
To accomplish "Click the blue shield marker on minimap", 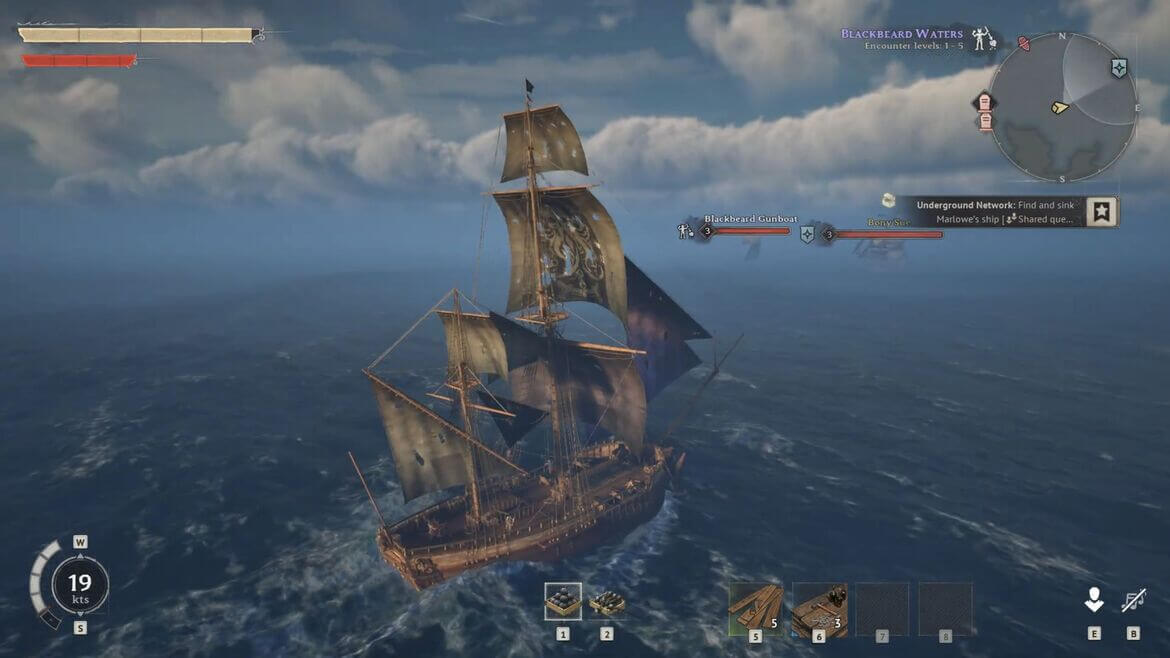I will click(x=1119, y=68).
